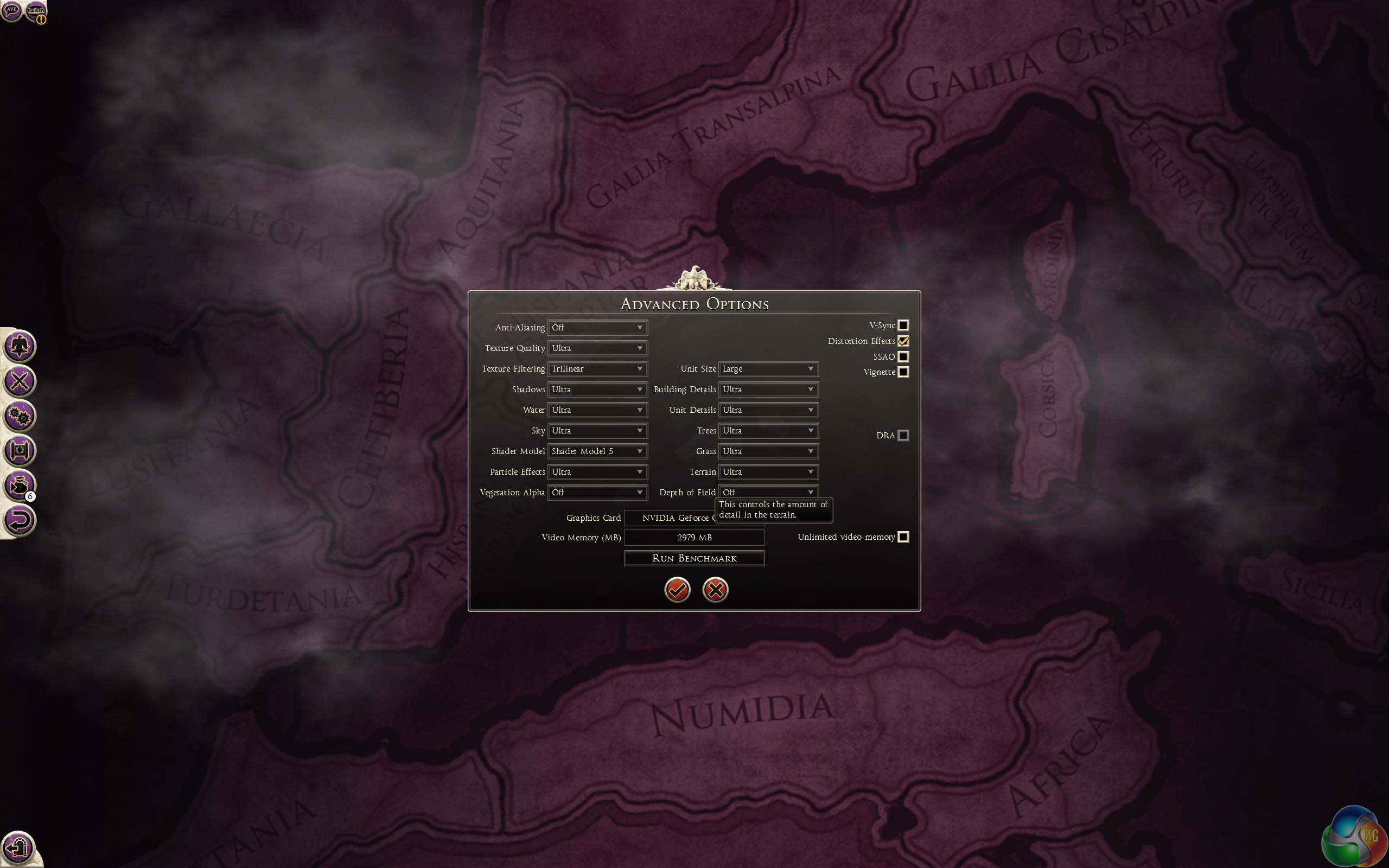Expand the Shadows quality dropdown
Viewport: 1389px width, 868px height.
597,389
